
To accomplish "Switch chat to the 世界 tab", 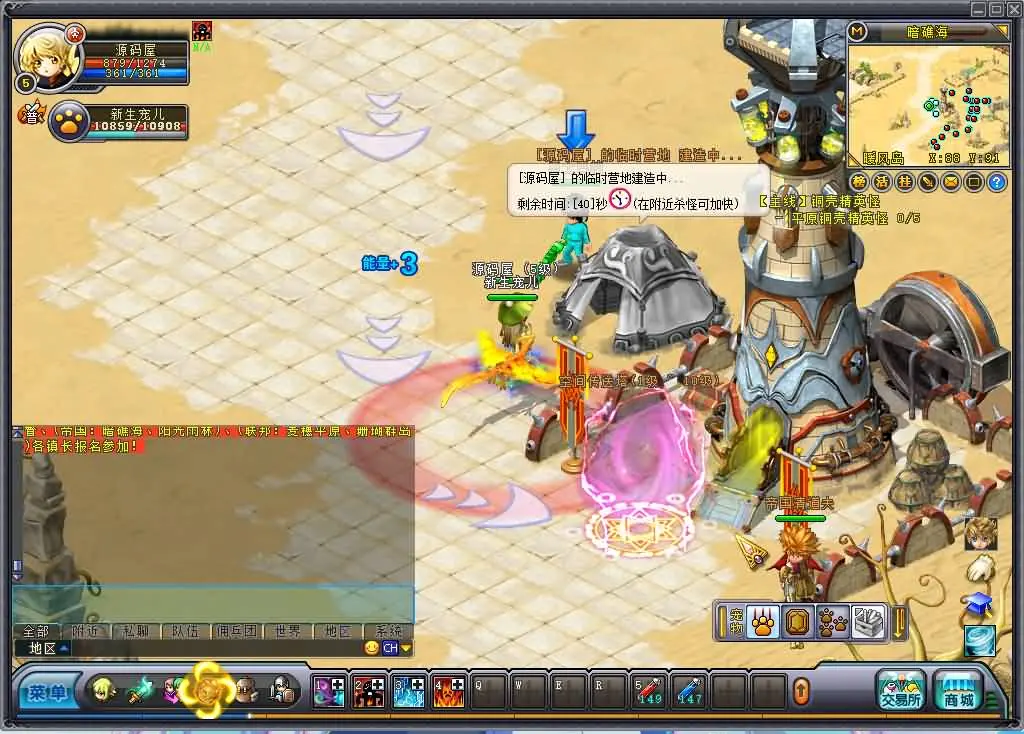I will [x=287, y=631].
